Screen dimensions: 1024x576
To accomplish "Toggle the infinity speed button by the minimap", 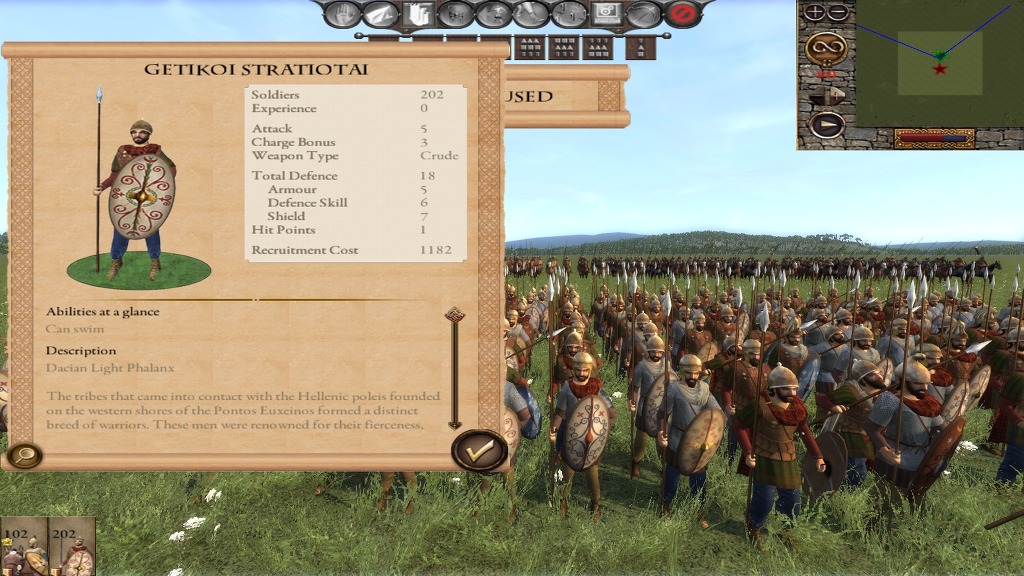I will coord(826,46).
